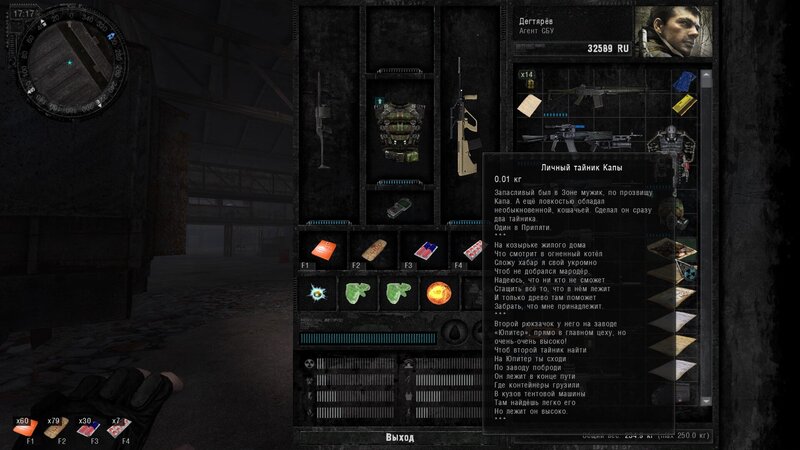800x450 pixels.
Task: Use the bandage in F2 quick slot
Action: 367,250
